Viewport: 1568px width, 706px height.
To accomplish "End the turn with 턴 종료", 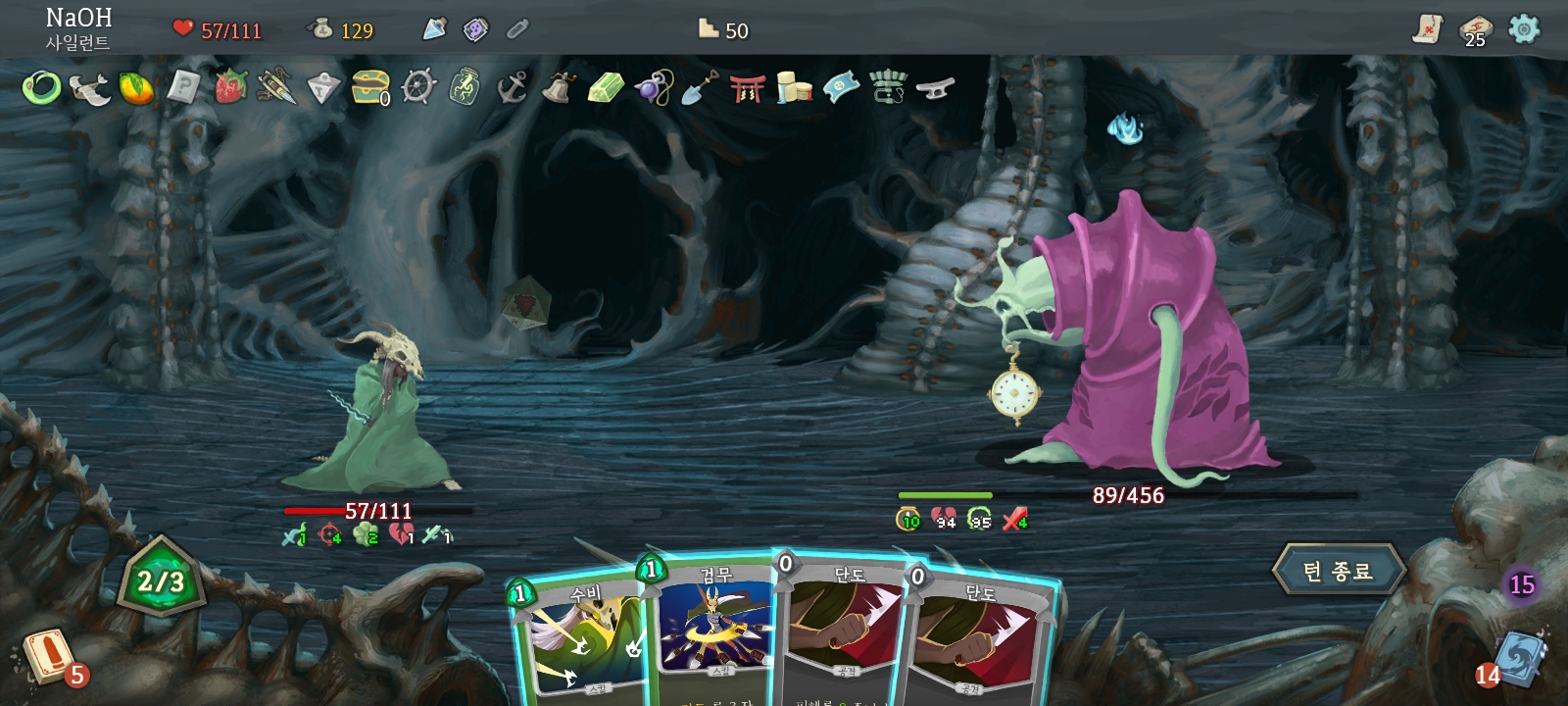I will tap(1339, 571).
